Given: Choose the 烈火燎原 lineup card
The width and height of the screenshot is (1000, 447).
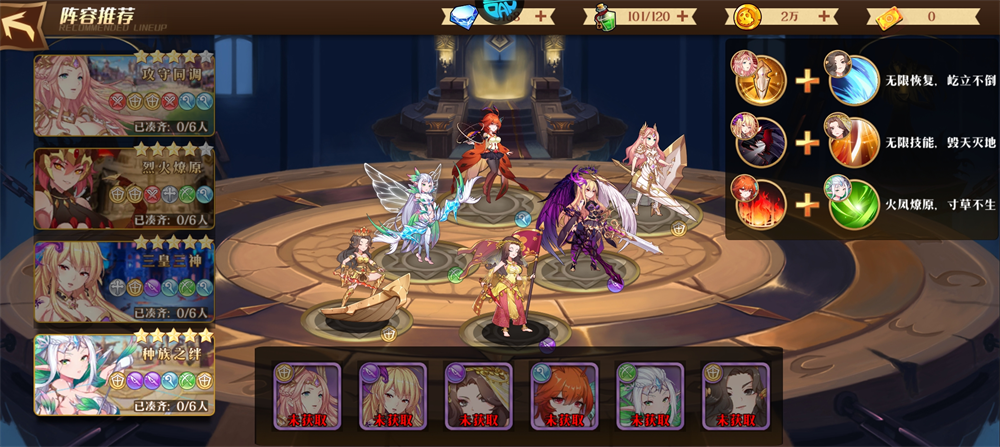Looking at the screenshot, I should click(124, 187).
